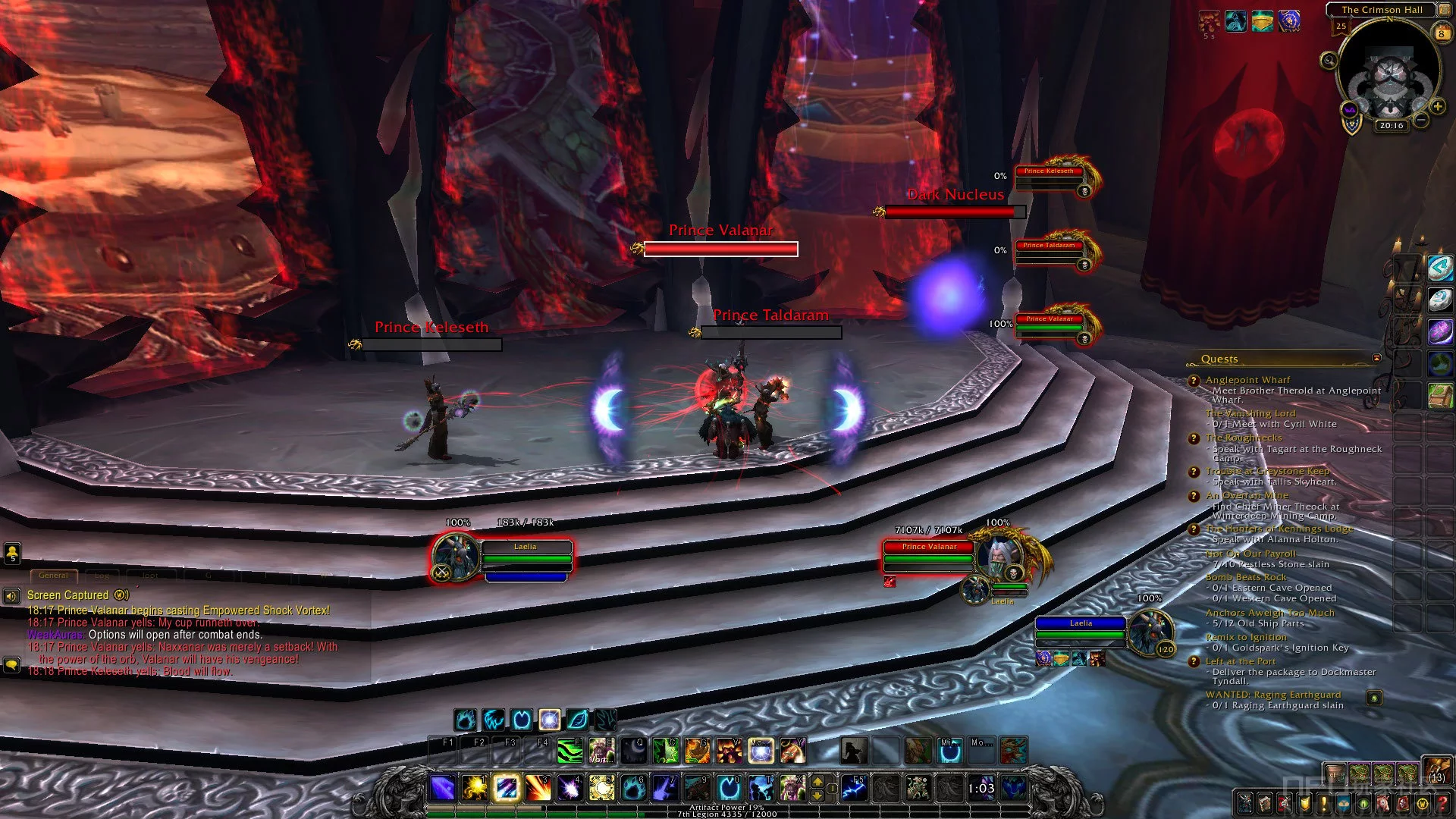Screen dimensions: 1456x819
Task: Click the Laelia player unit frame
Action: (525, 558)
